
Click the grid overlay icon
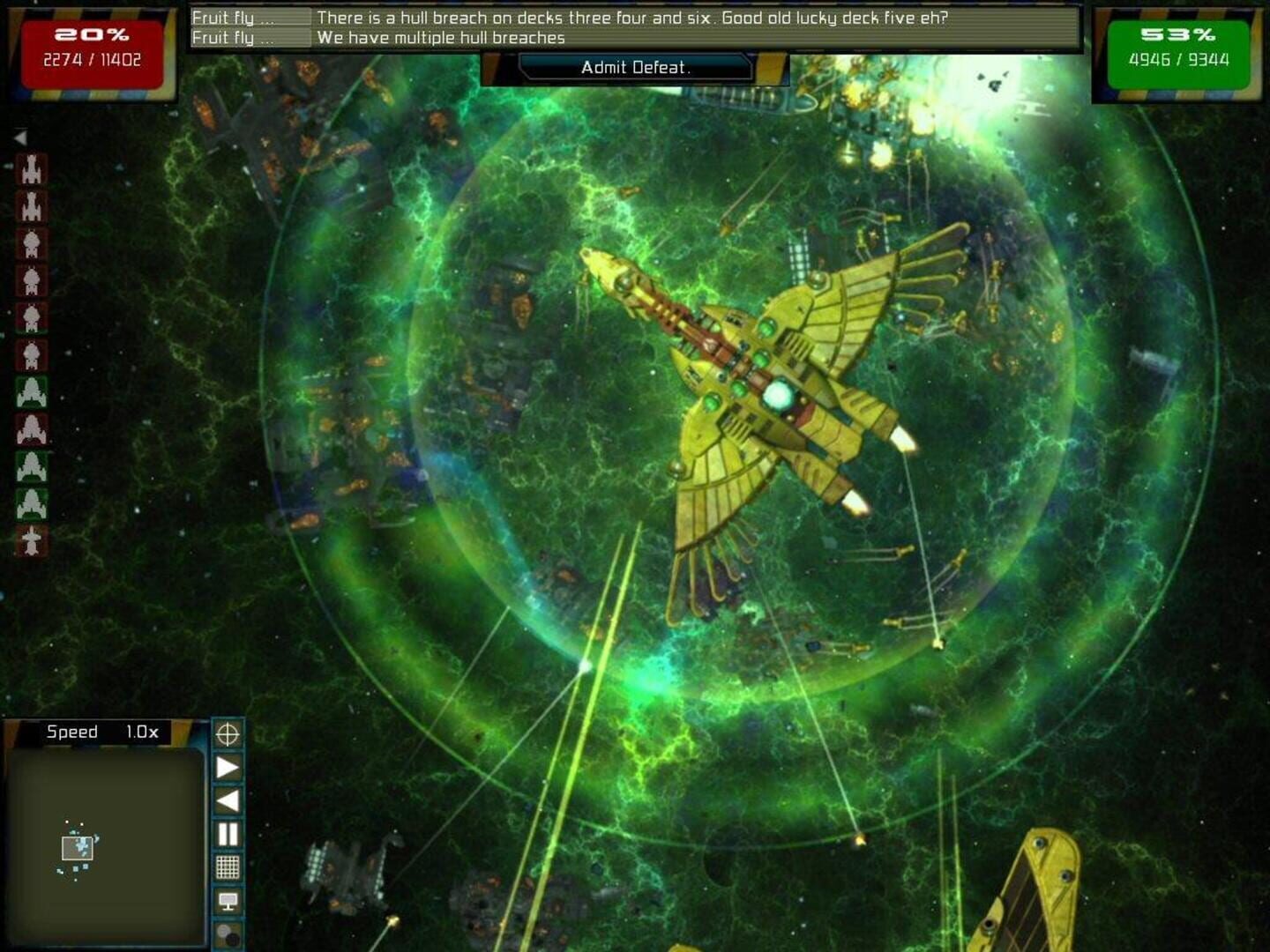tap(229, 866)
